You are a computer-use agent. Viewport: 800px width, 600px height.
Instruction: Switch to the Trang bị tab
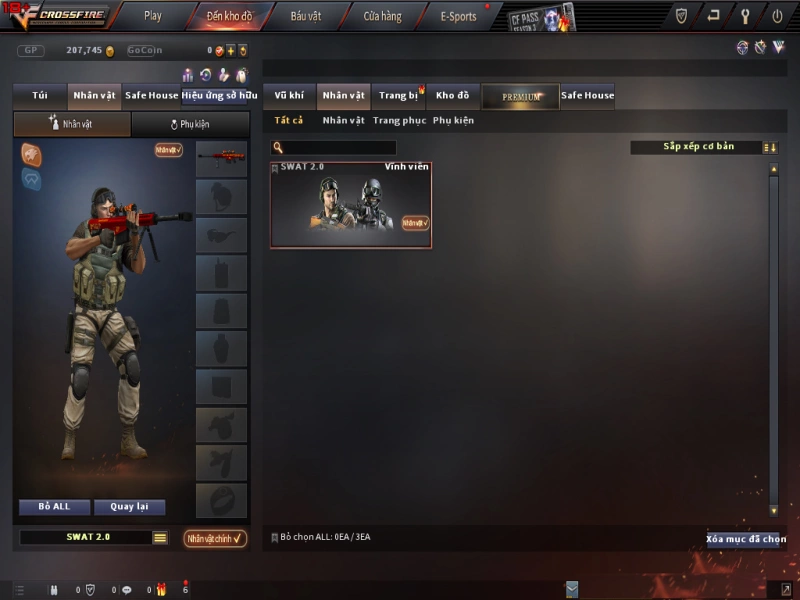[x=398, y=96]
